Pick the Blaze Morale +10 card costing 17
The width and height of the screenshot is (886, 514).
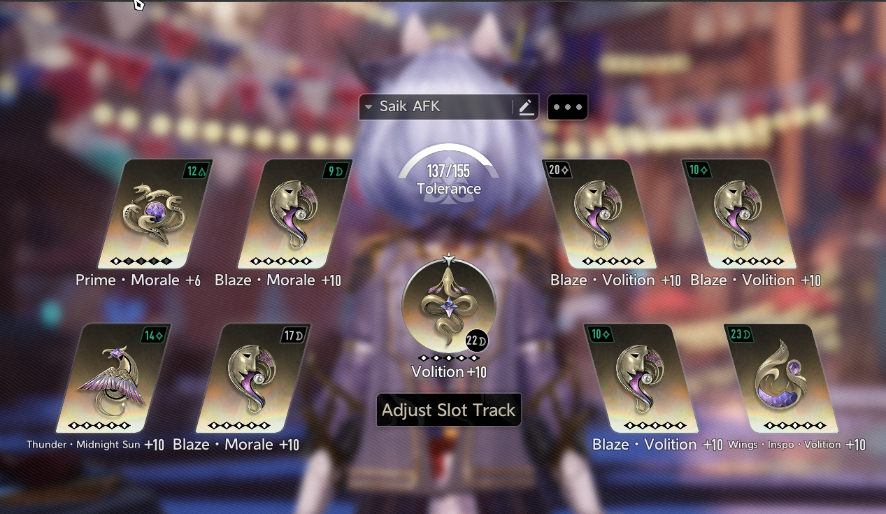click(x=254, y=377)
